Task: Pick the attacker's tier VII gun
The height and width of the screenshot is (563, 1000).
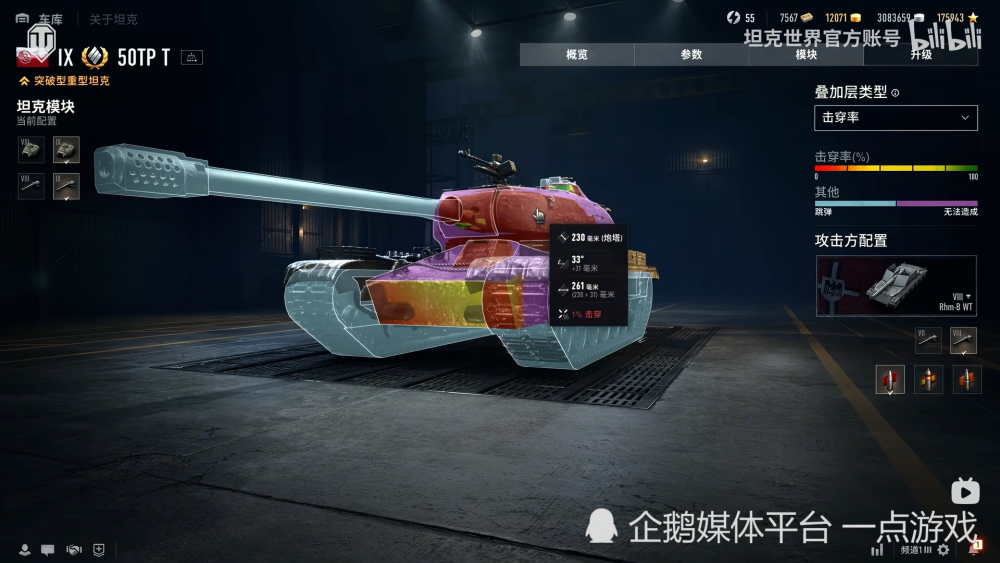Action: click(x=927, y=340)
